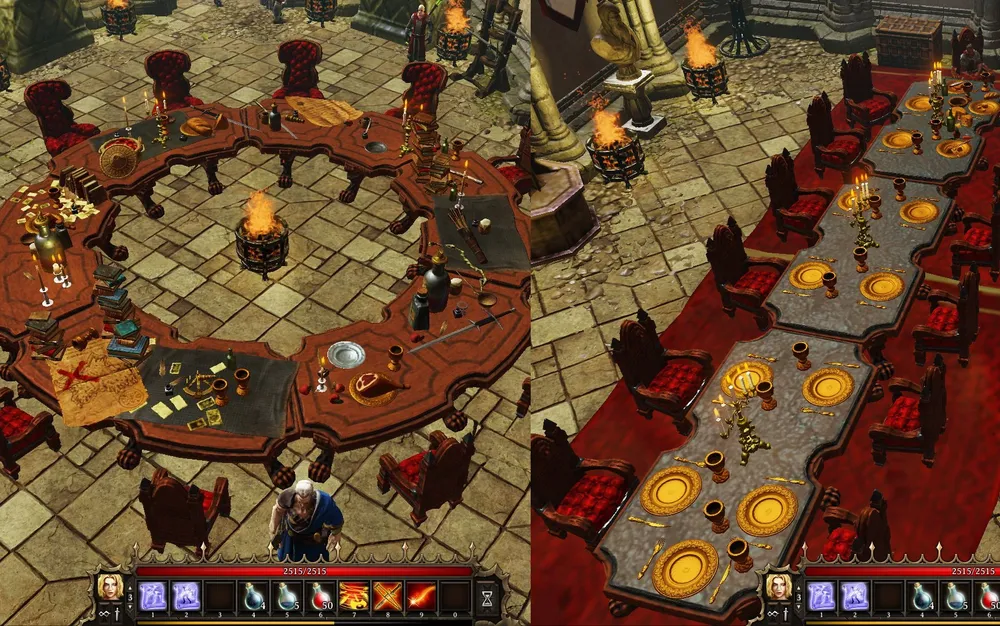Activate the yellow flame skill in slot 7

pyautogui.click(x=354, y=596)
